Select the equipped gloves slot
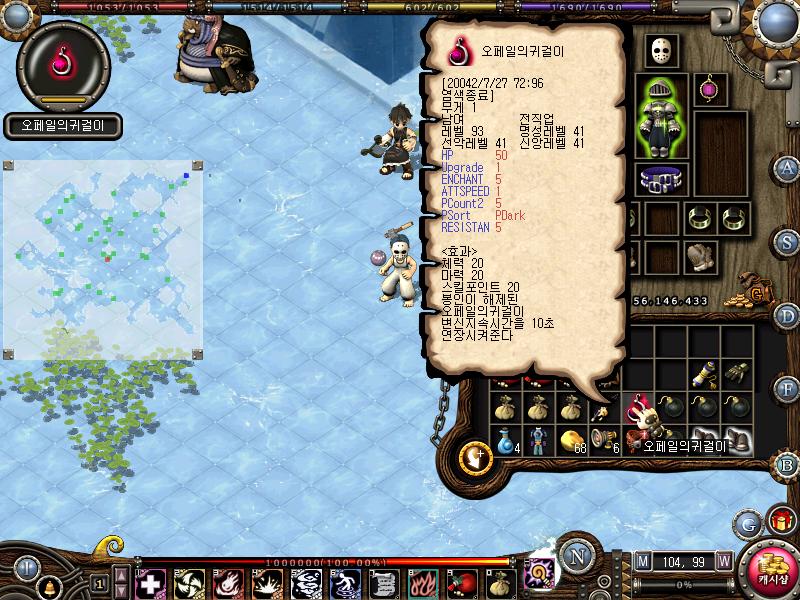This screenshot has height=600, width=800. 697,255
